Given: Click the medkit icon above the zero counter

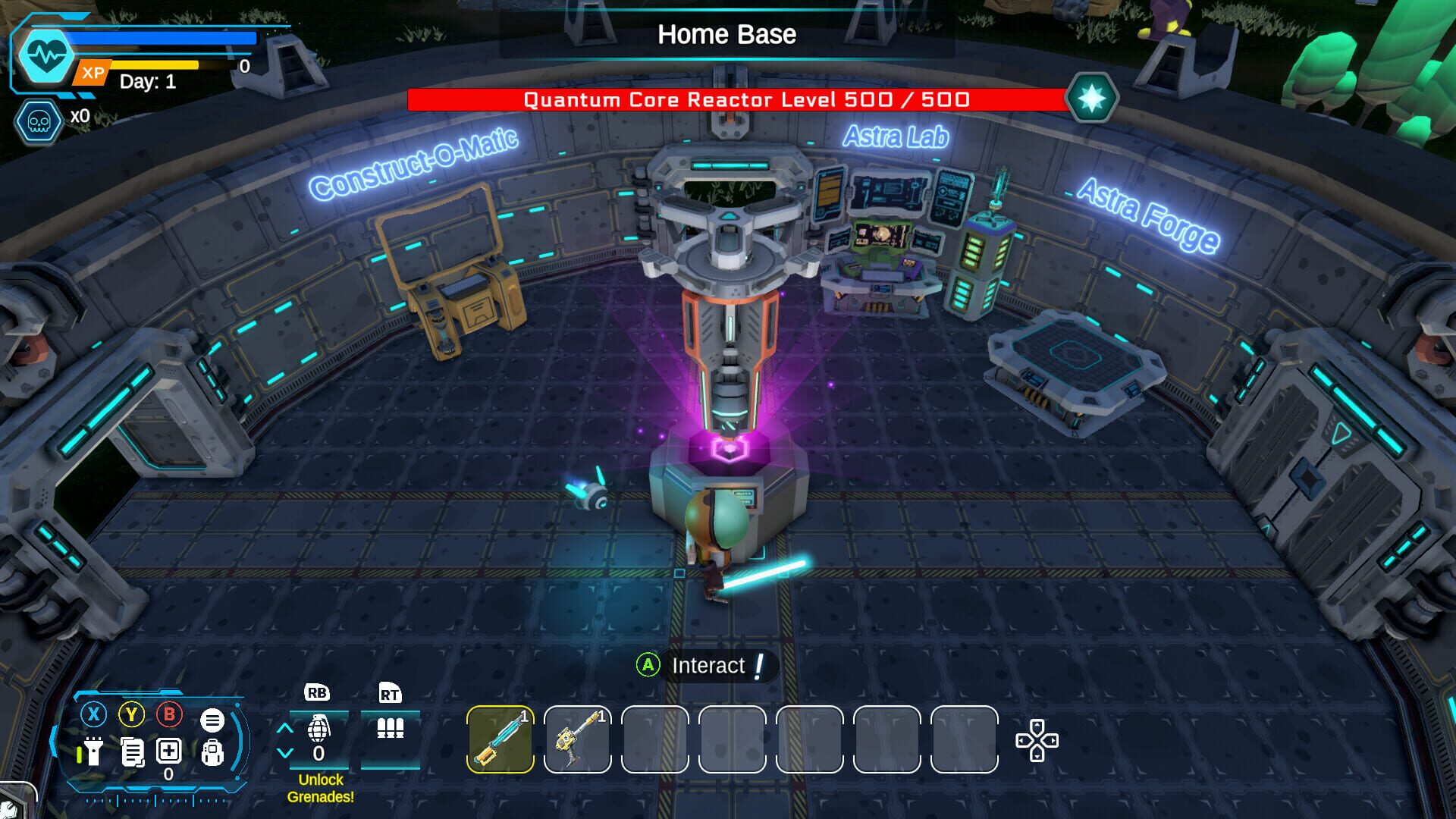Looking at the screenshot, I should click(x=168, y=752).
